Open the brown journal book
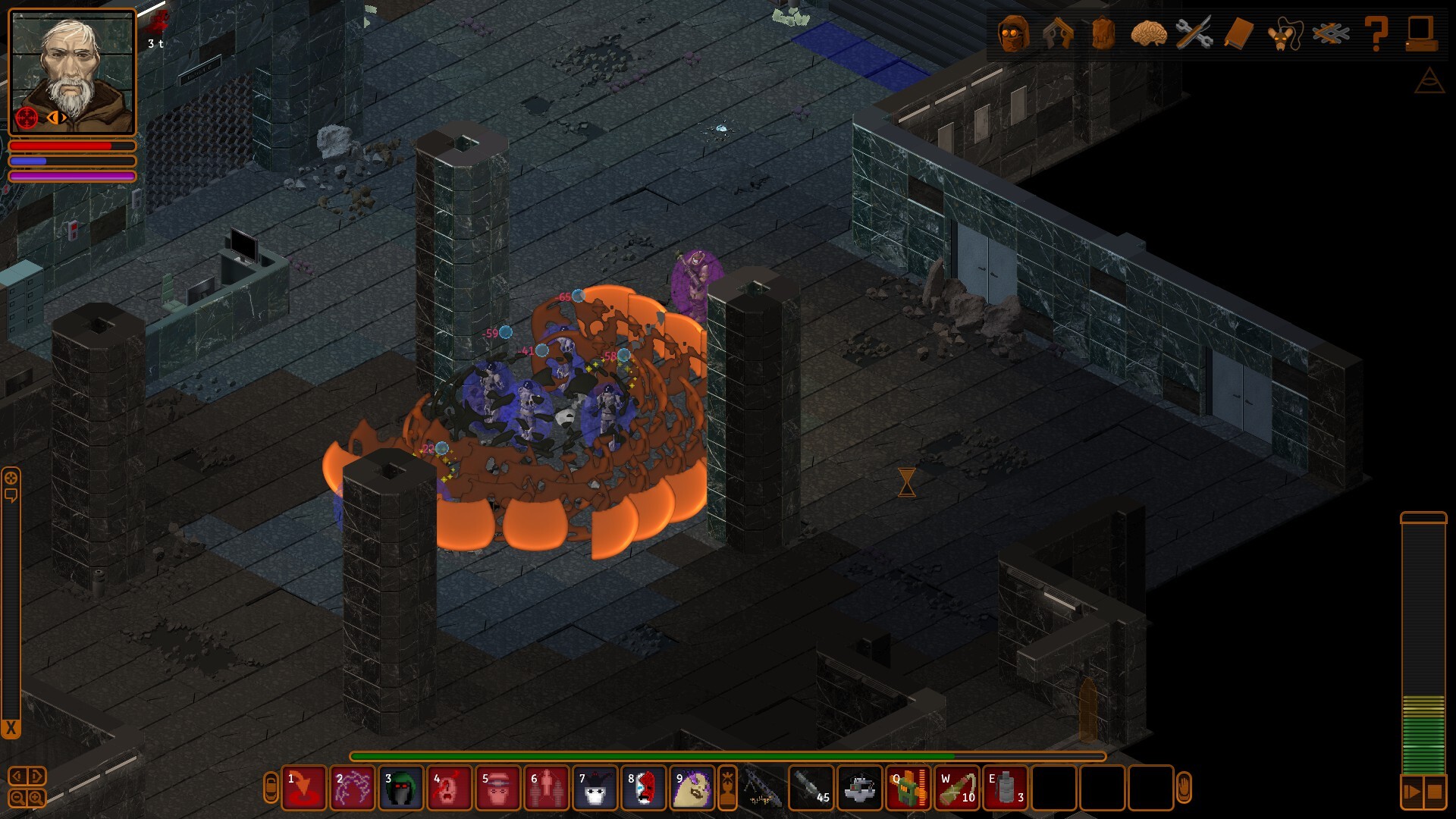 pos(1239,33)
